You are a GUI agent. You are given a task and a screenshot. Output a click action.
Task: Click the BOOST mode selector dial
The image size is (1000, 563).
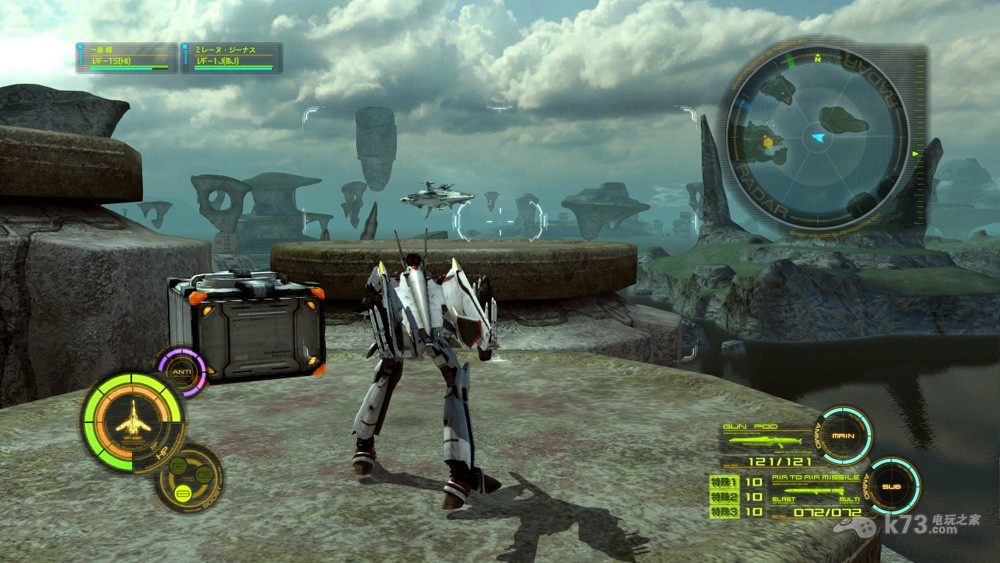point(188,478)
